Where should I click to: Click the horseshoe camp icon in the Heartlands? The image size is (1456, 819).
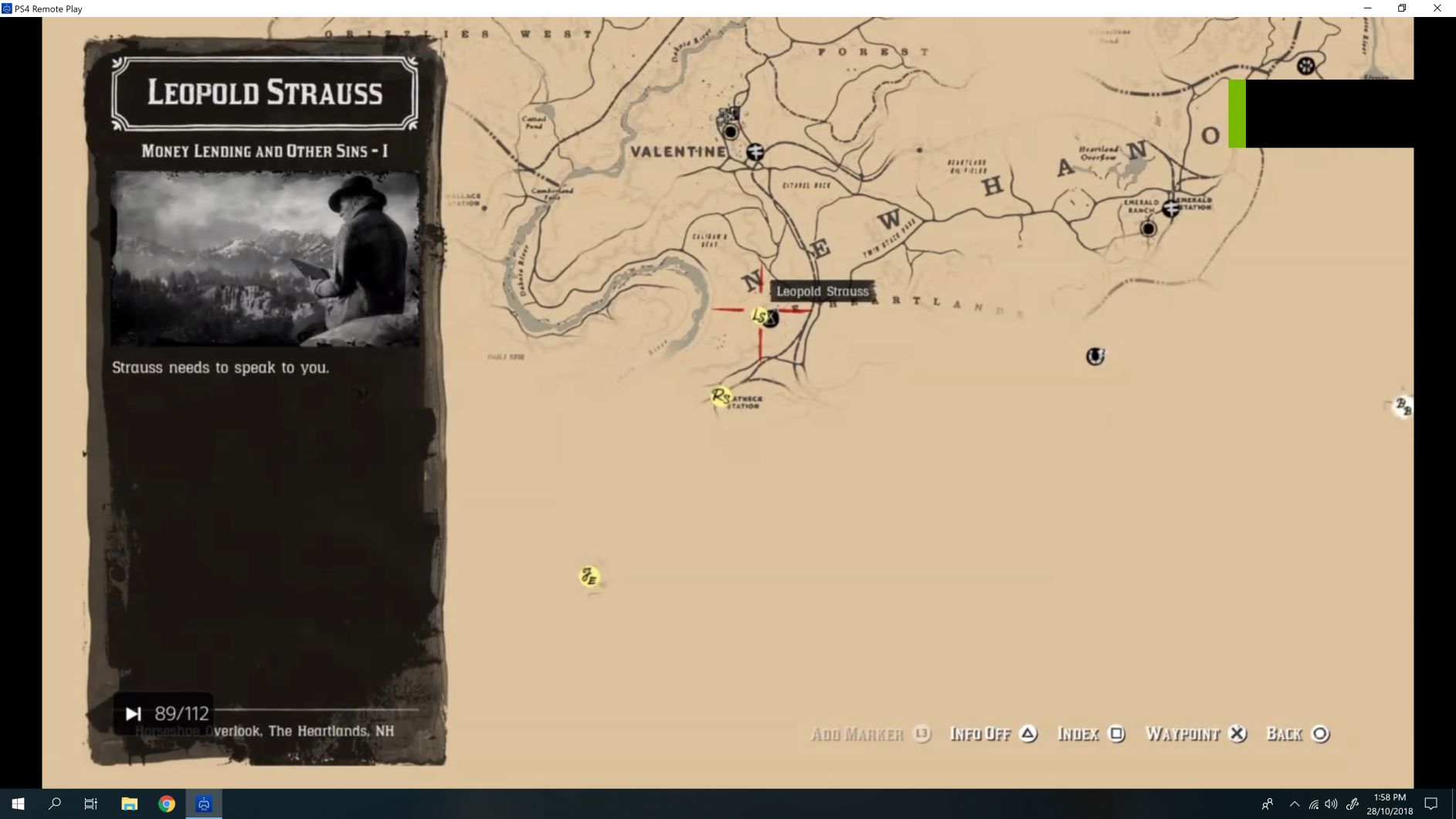[x=1095, y=356]
